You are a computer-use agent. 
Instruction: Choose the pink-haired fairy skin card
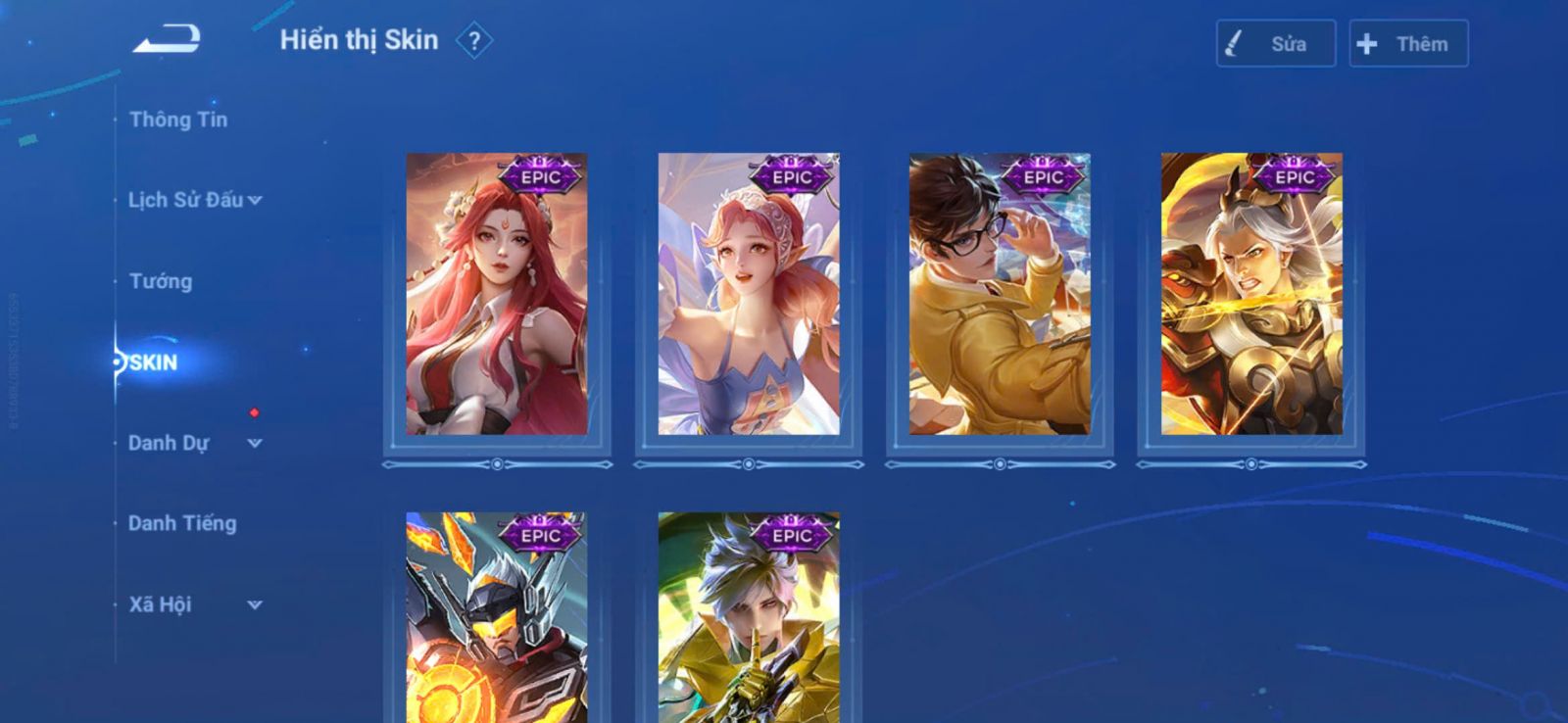coord(749,294)
